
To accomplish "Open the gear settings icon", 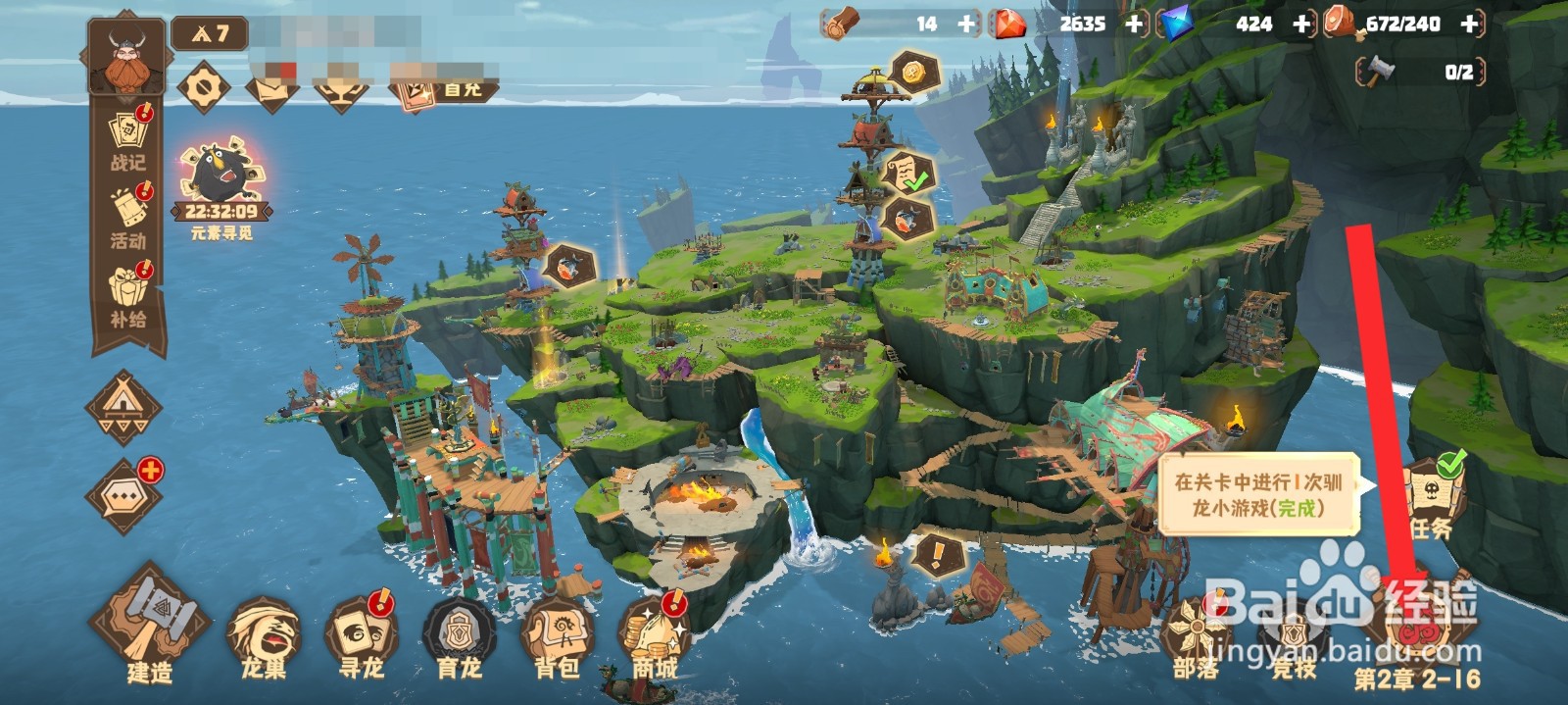I will tap(204, 87).
